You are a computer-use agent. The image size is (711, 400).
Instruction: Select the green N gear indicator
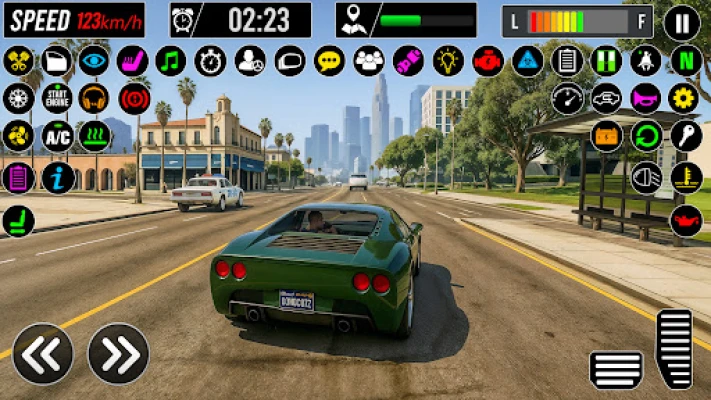point(685,60)
